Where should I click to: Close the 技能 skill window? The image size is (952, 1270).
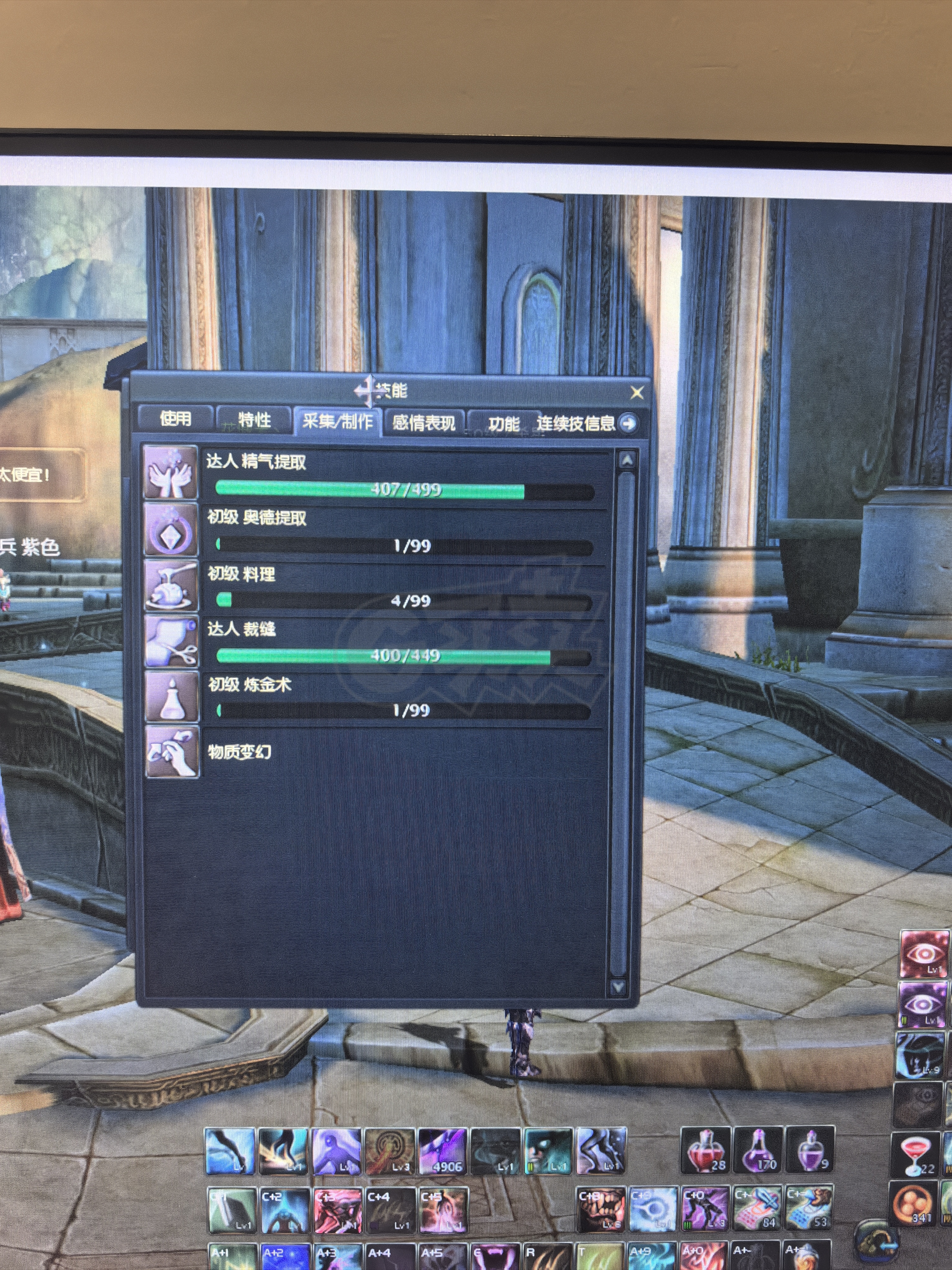pyautogui.click(x=637, y=393)
